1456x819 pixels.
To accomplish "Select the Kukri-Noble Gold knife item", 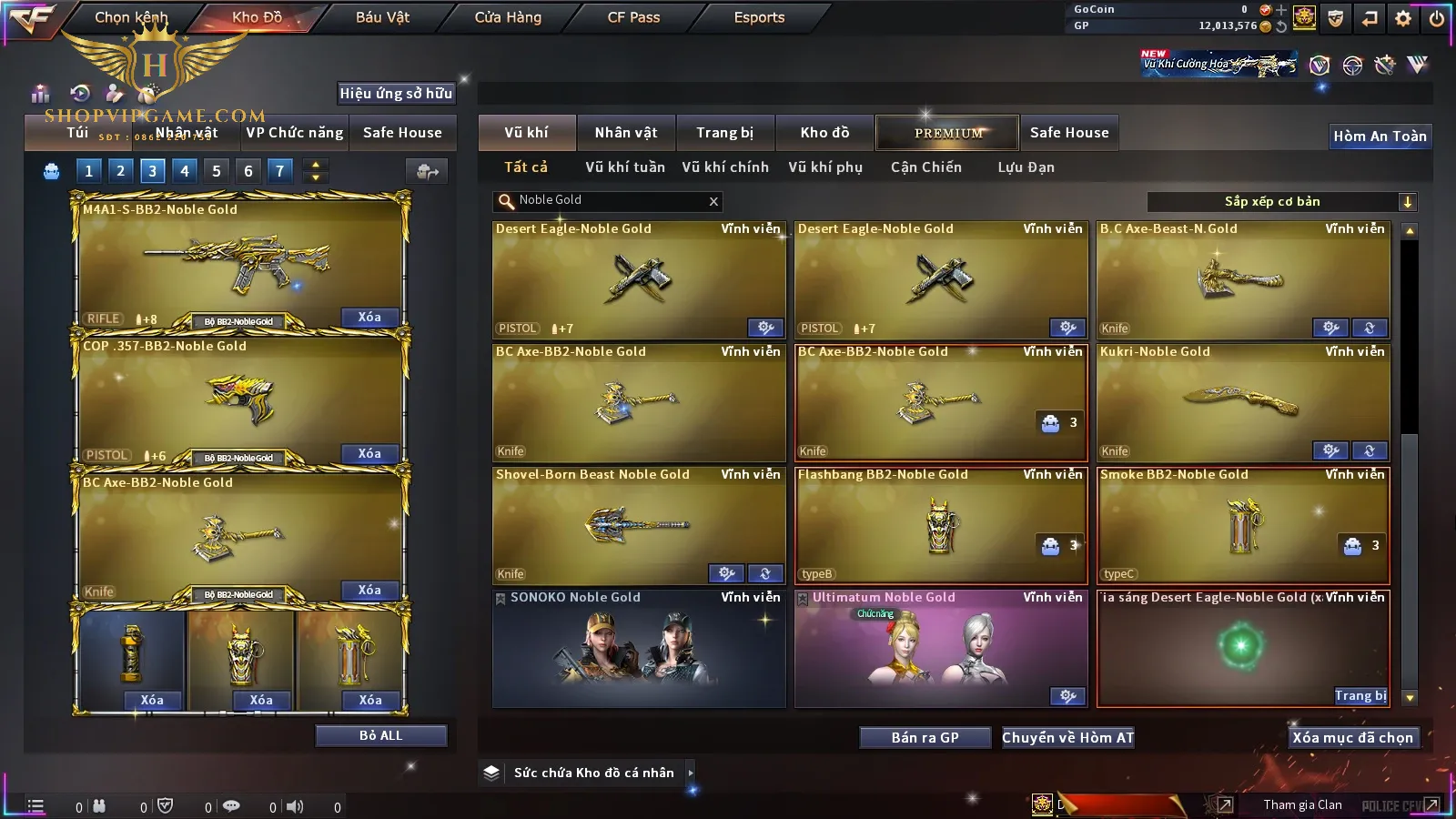I will [1243, 402].
